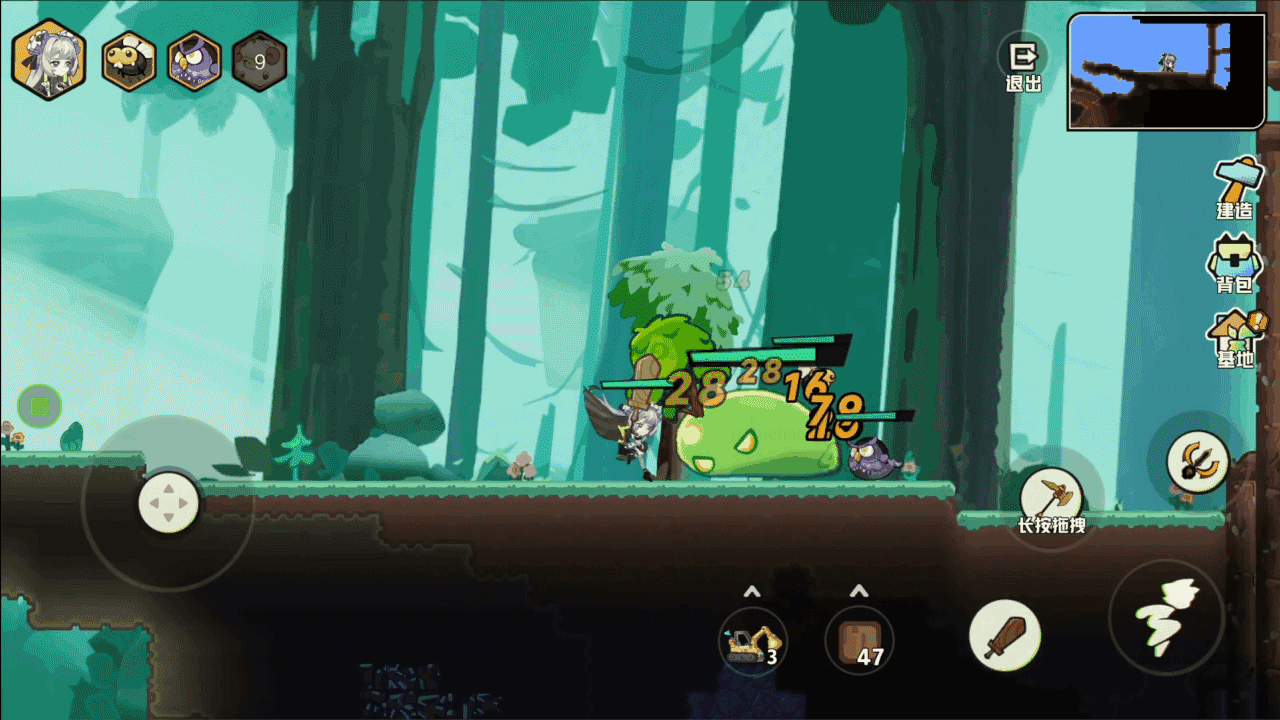Choose the purple owl pet portrait

pos(194,62)
